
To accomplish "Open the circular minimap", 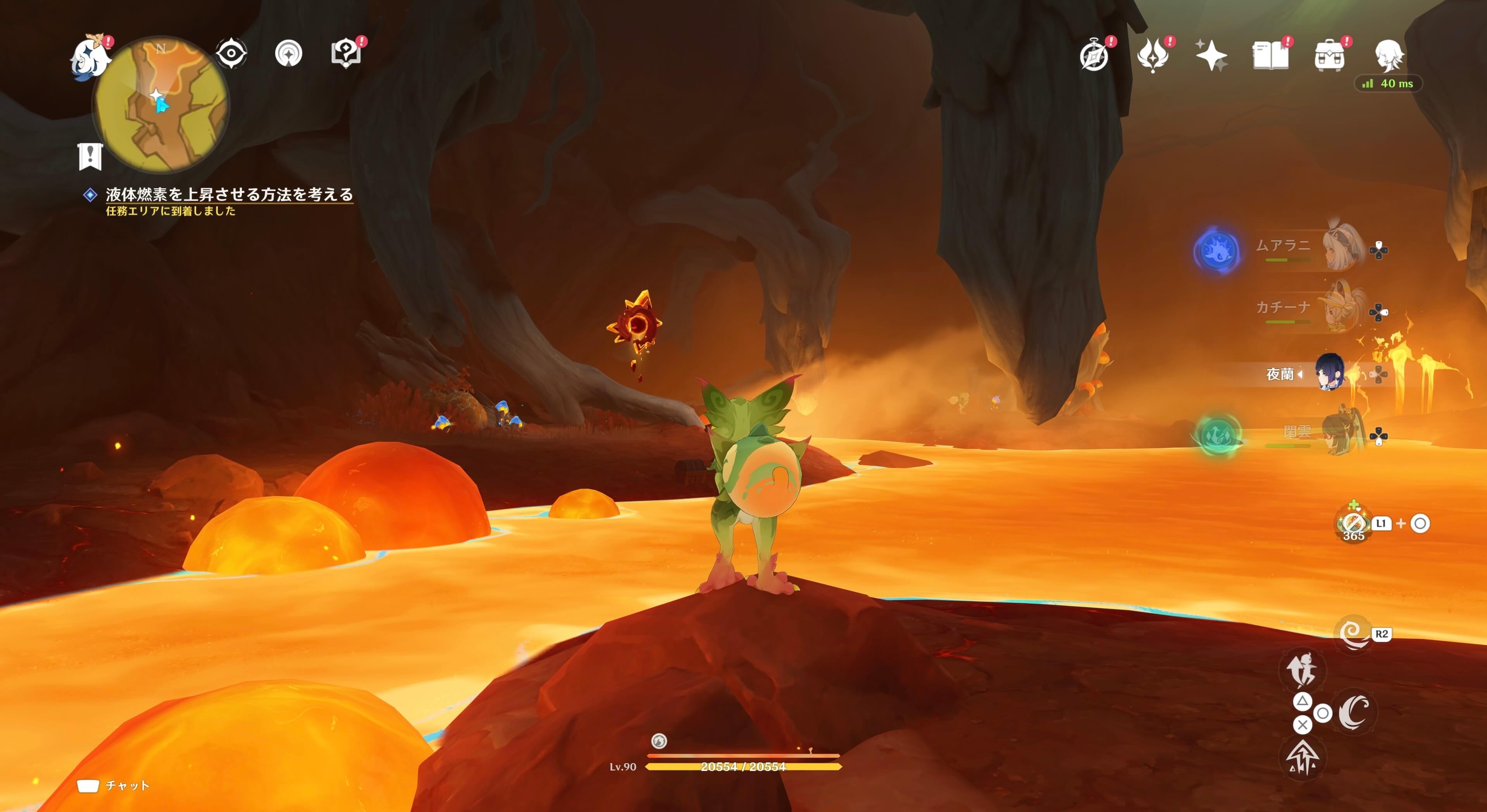I will coord(161,104).
